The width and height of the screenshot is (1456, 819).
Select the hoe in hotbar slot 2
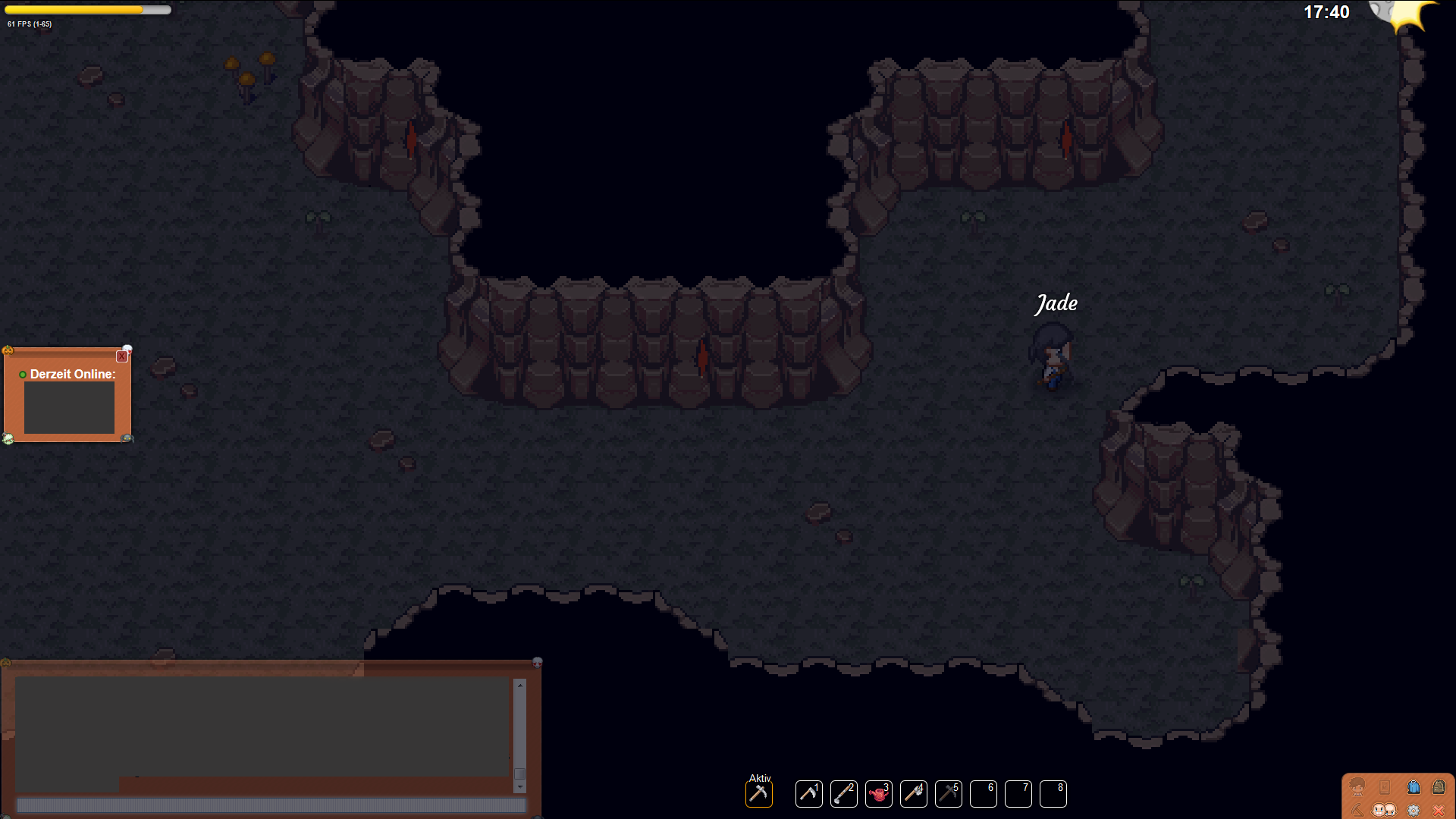point(843,794)
